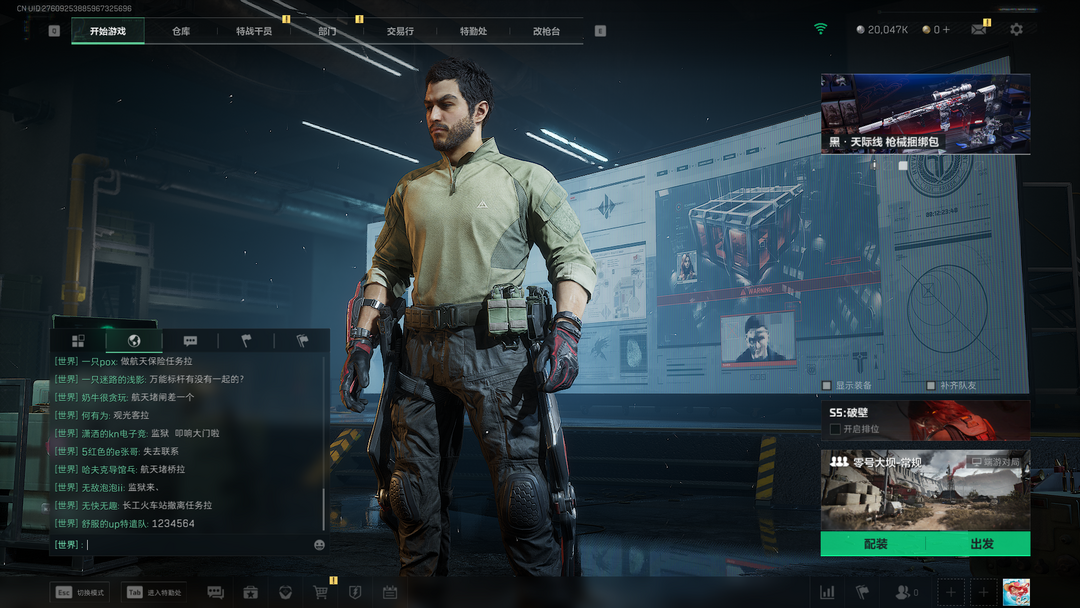Open the emoji picker in chat
Screen dimensions: 1080x608
pyautogui.click(x=319, y=545)
